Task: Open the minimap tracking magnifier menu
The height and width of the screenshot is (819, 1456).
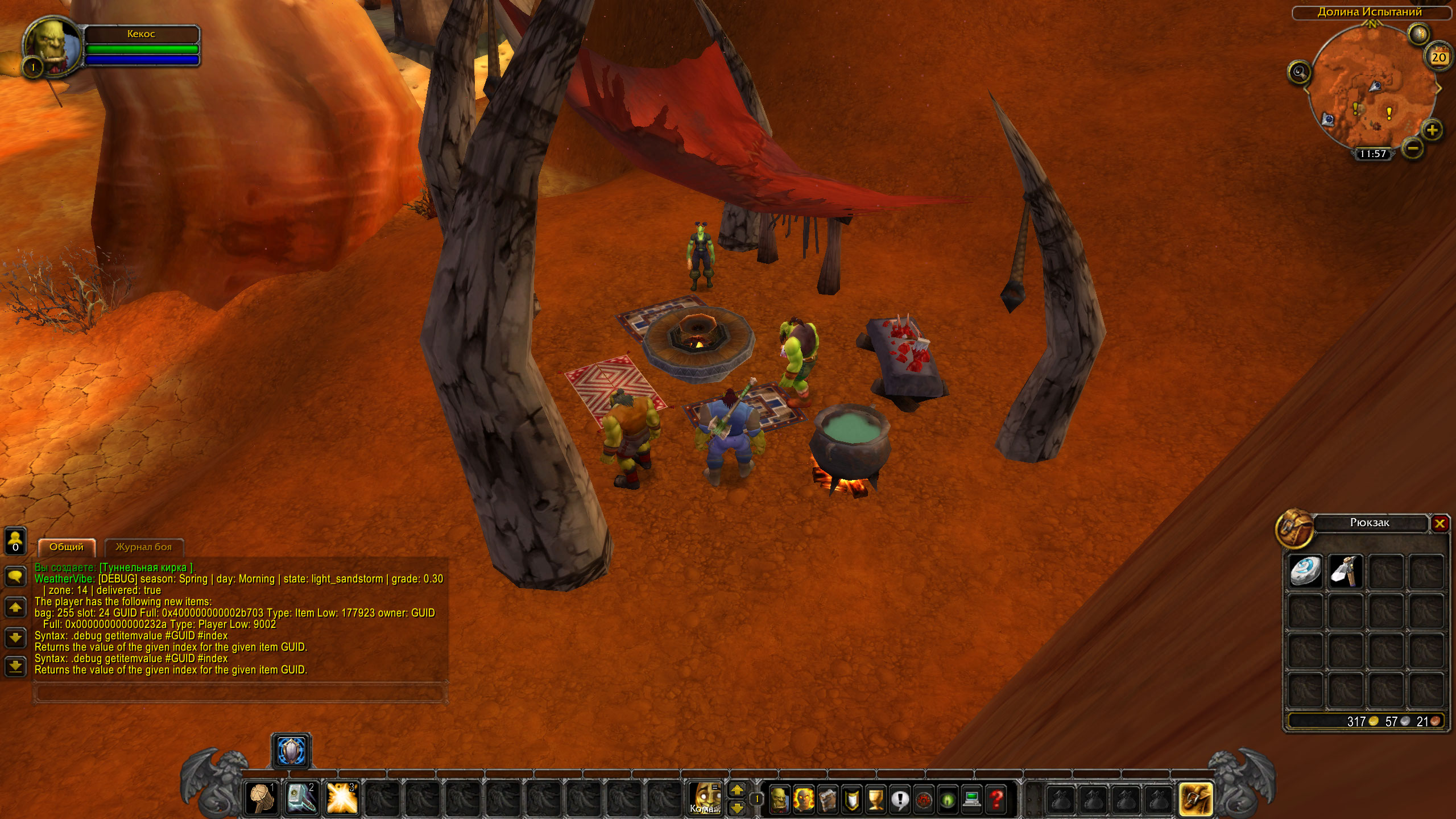Action: pyautogui.click(x=1299, y=72)
